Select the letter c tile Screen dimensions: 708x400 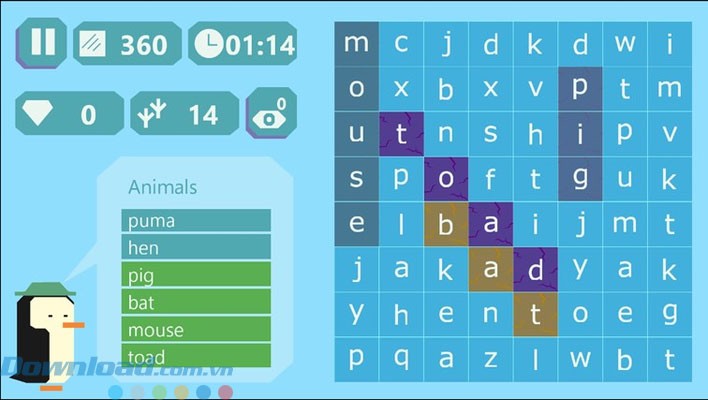tap(401, 44)
